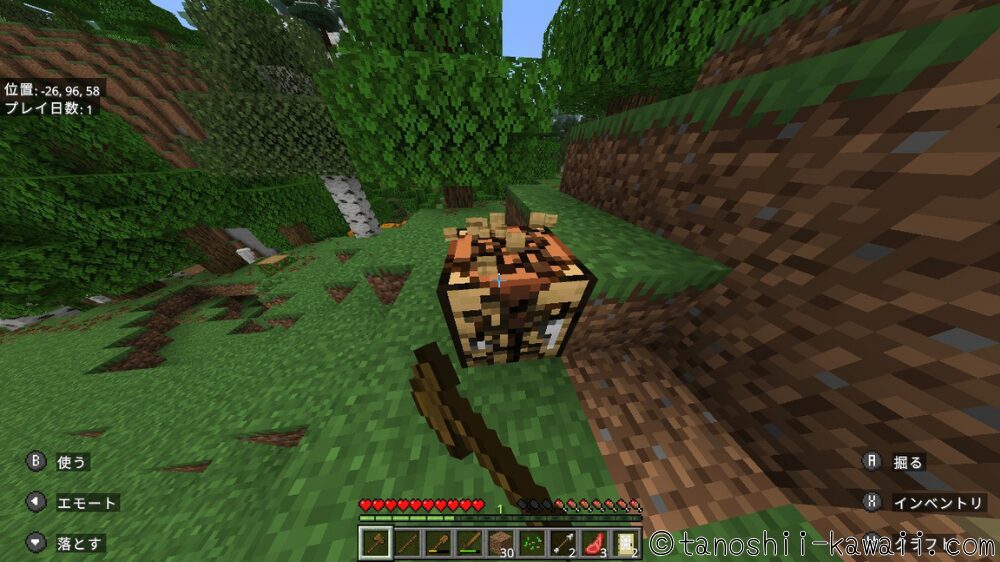Pick the arrow stack in the hotbar
This screenshot has width=1000, height=562.
pyautogui.click(x=563, y=543)
